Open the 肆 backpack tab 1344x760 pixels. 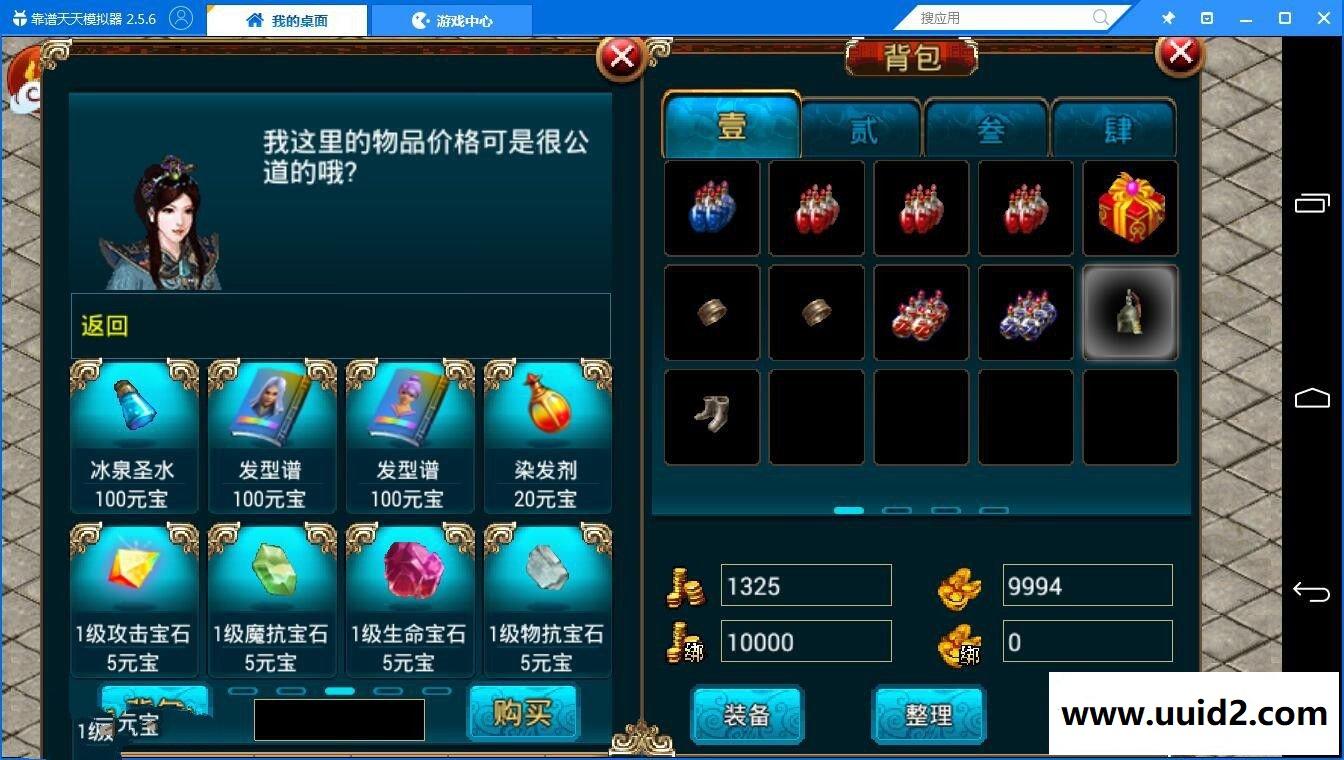1115,128
